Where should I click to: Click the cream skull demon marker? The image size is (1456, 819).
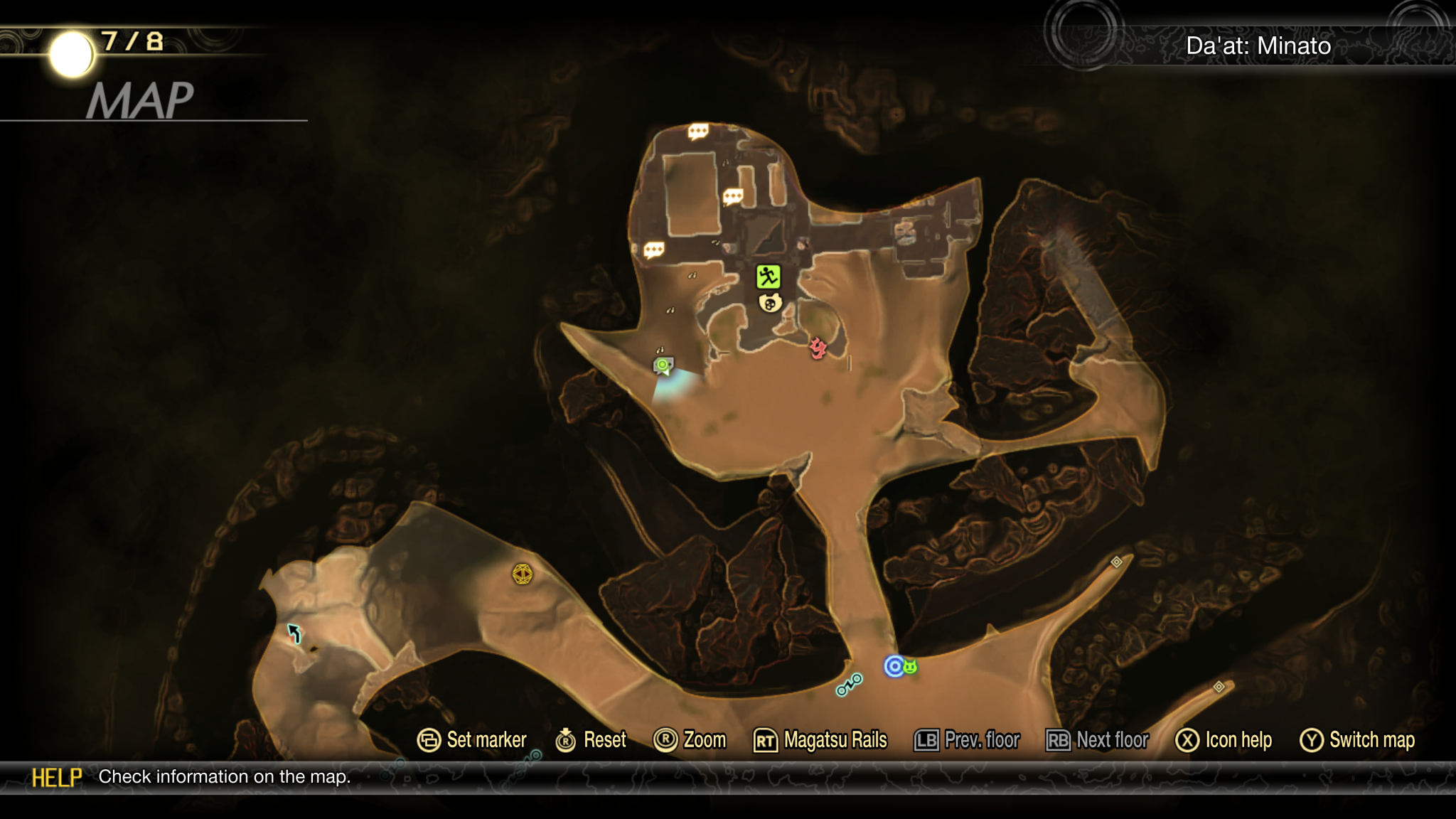(x=770, y=304)
